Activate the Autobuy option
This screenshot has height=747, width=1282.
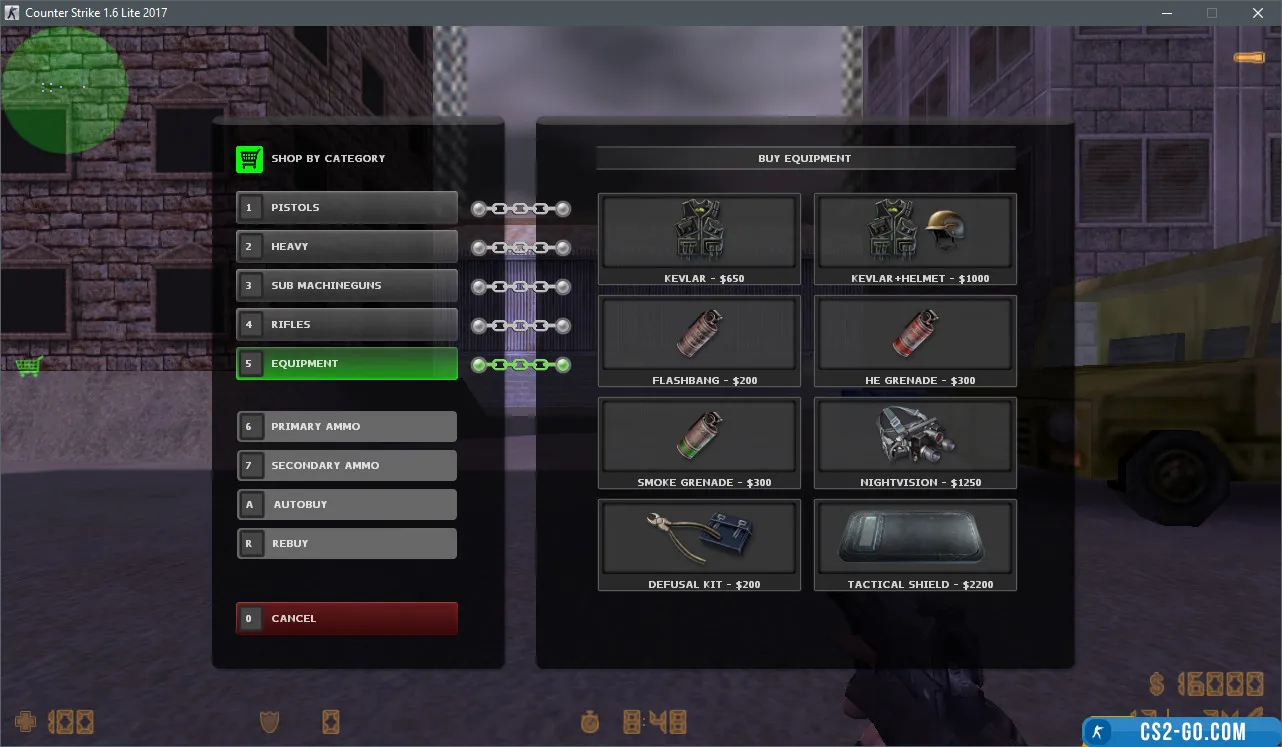347,504
